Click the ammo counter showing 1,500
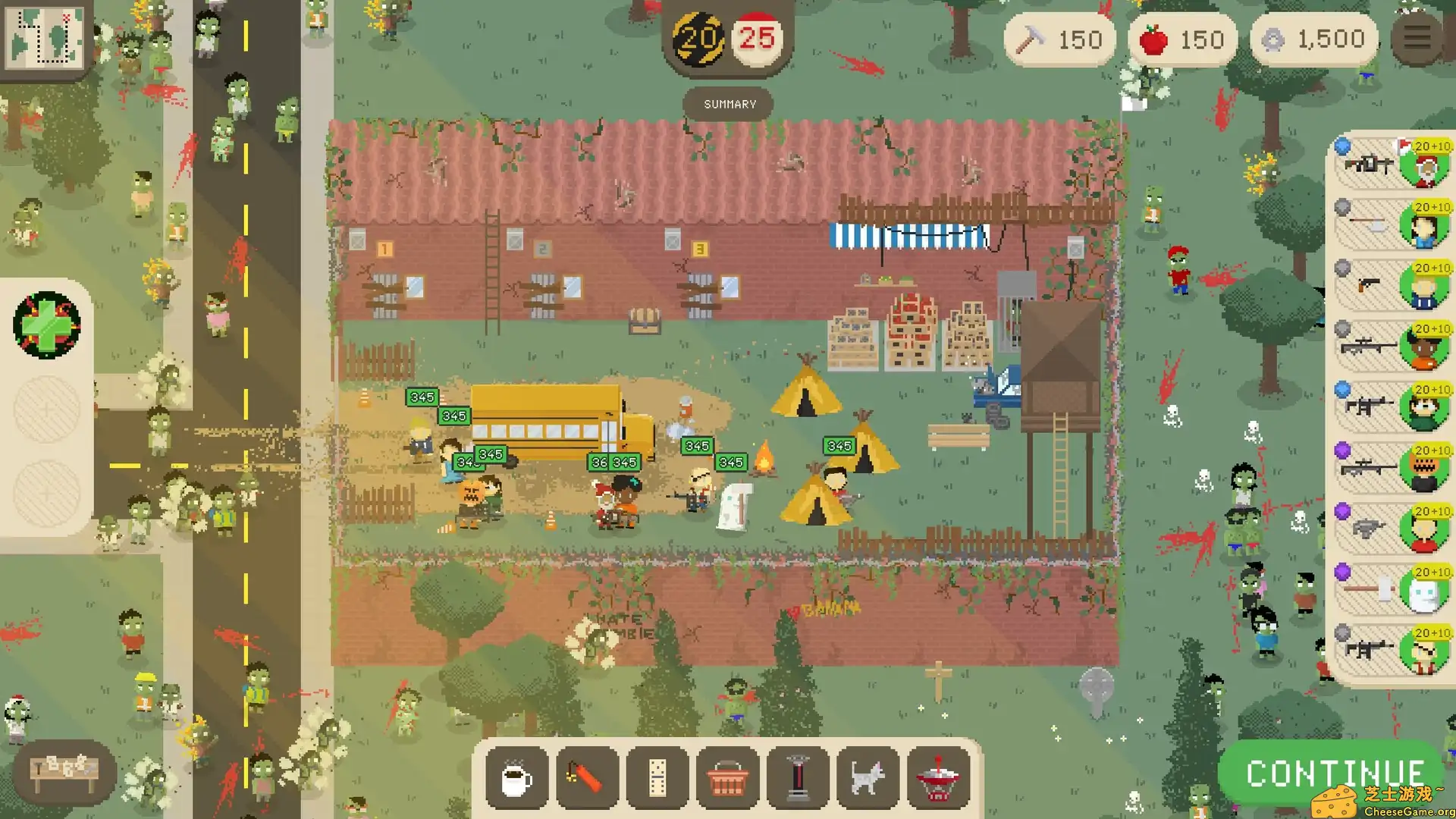The height and width of the screenshot is (819, 1456). pos(1312,39)
